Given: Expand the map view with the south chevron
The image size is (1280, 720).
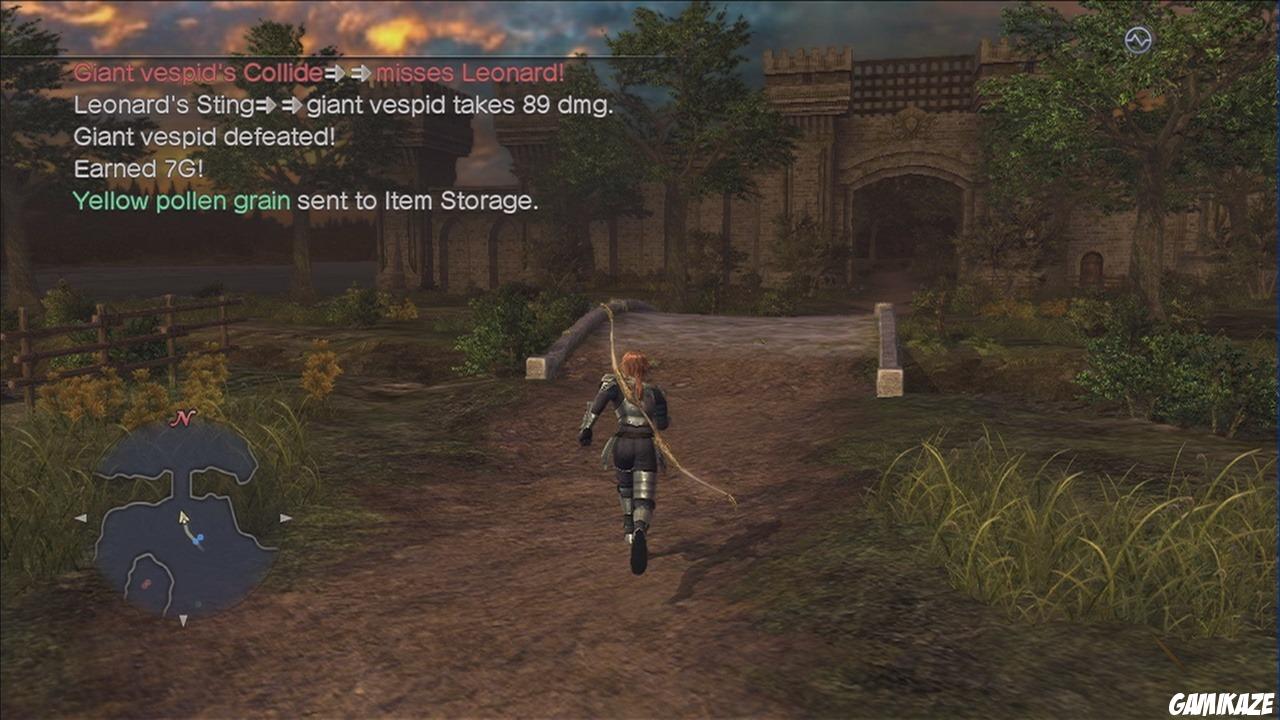Looking at the screenshot, I should pyautogui.click(x=183, y=621).
